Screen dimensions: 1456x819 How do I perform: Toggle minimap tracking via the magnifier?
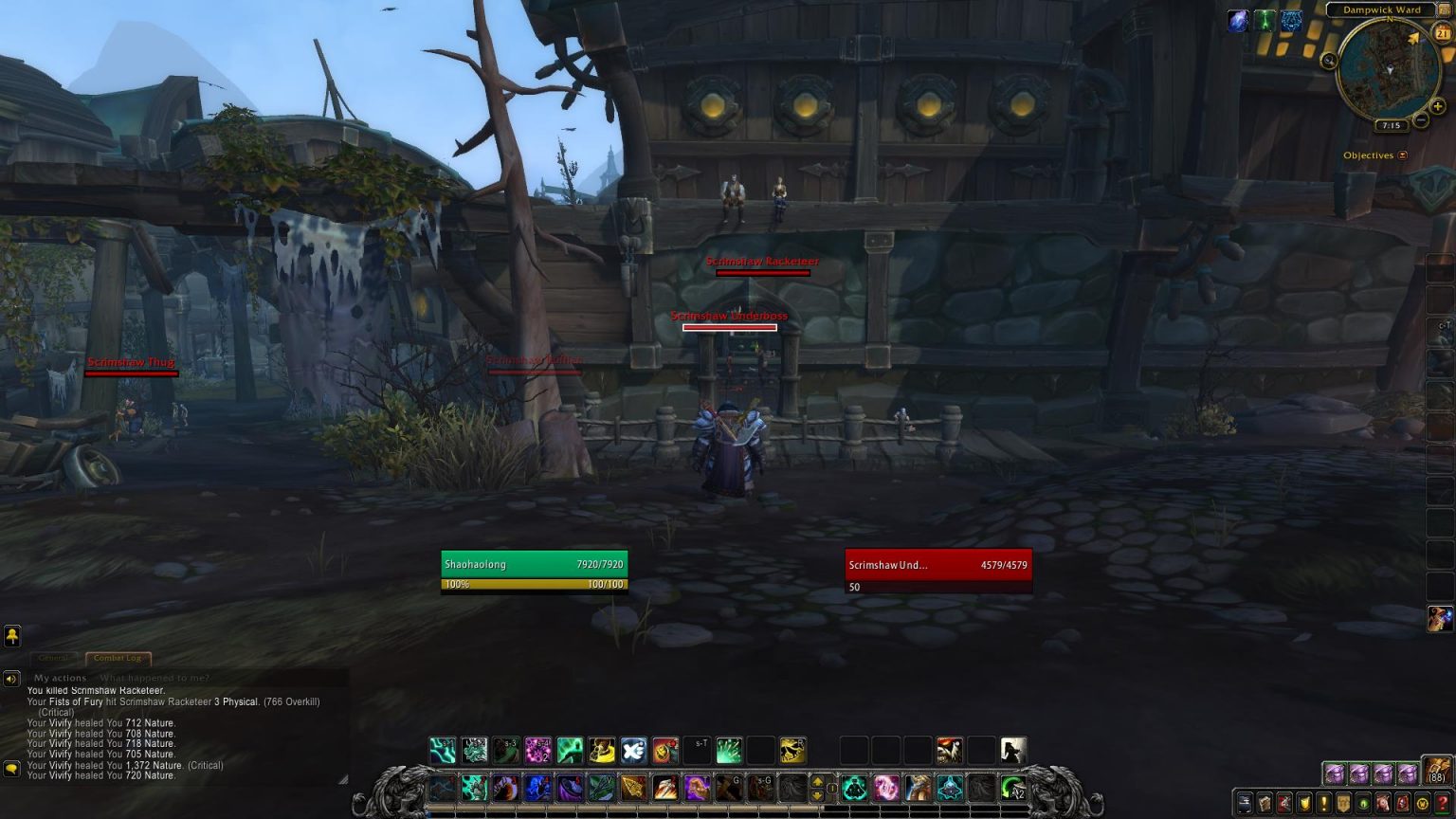(1329, 61)
